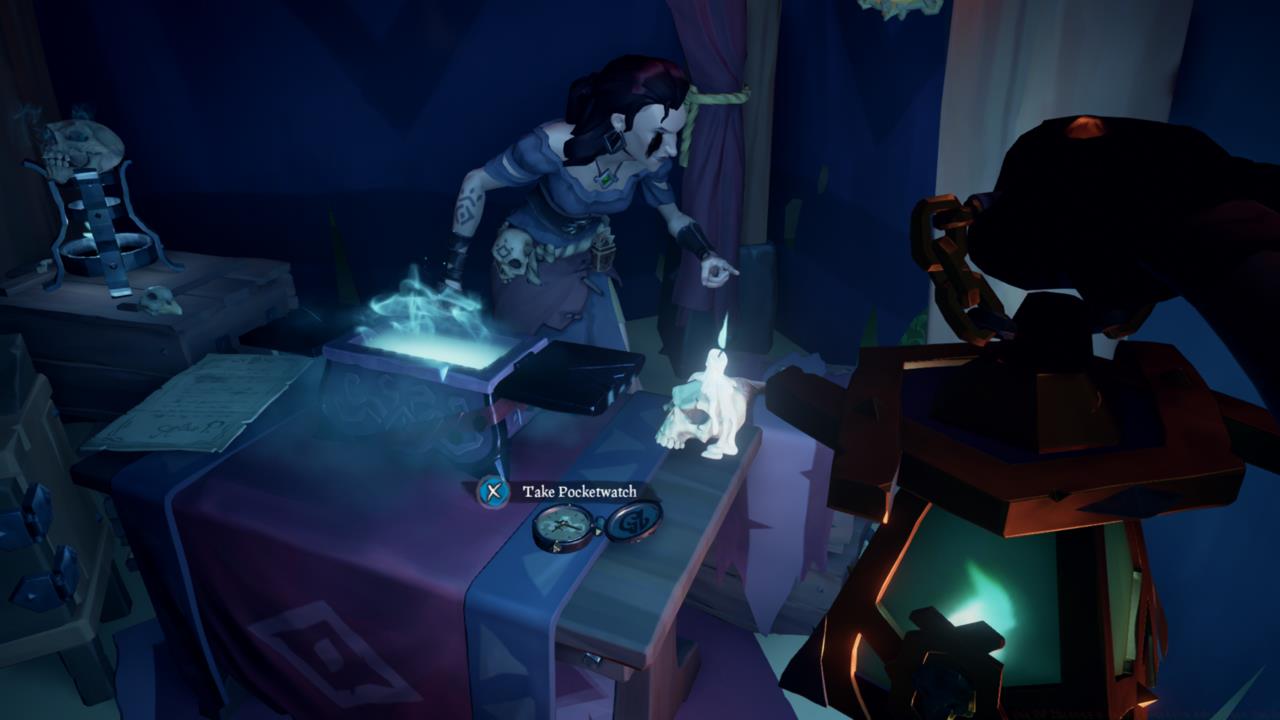Click the engraved pocketwatch lid emblem

(x=636, y=520)
